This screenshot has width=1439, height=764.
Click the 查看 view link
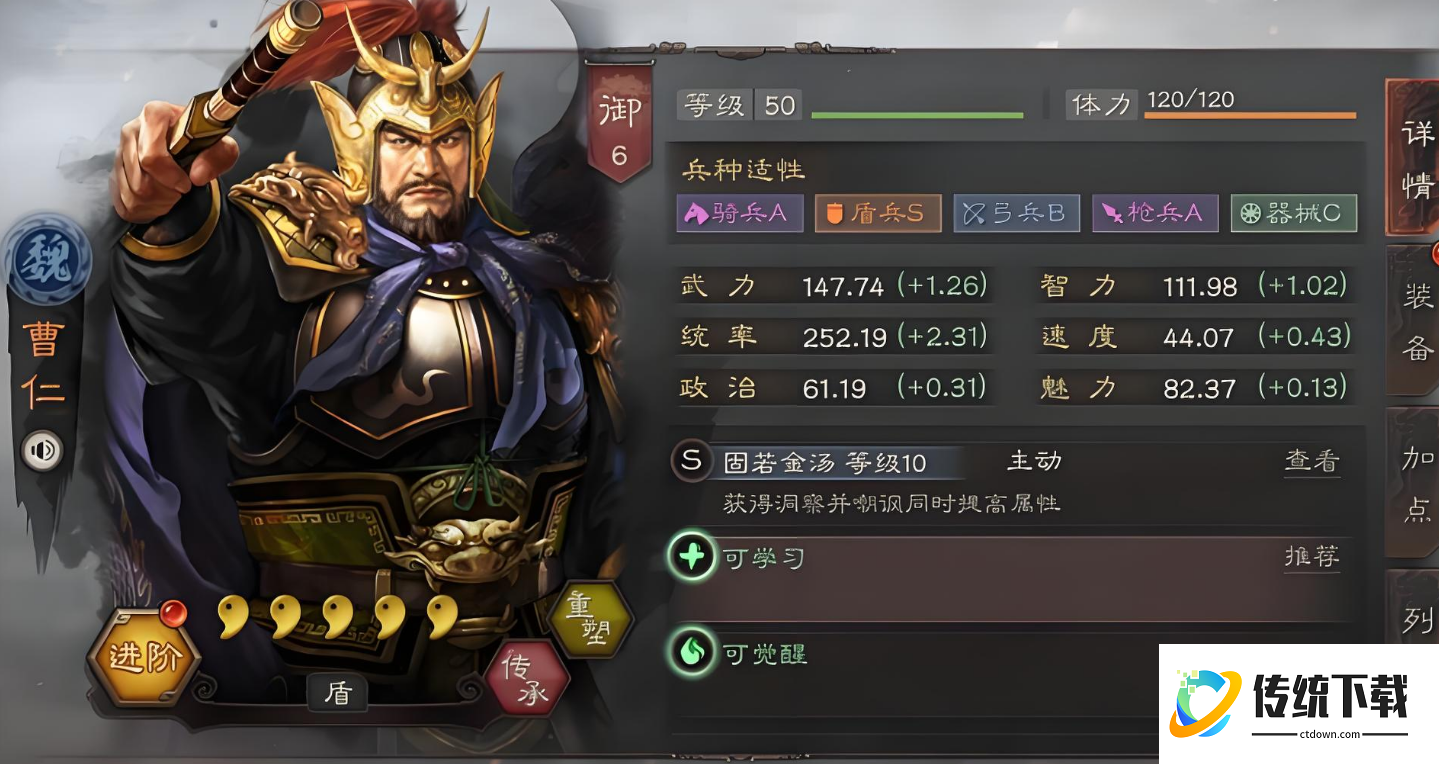coord(1311,461)
